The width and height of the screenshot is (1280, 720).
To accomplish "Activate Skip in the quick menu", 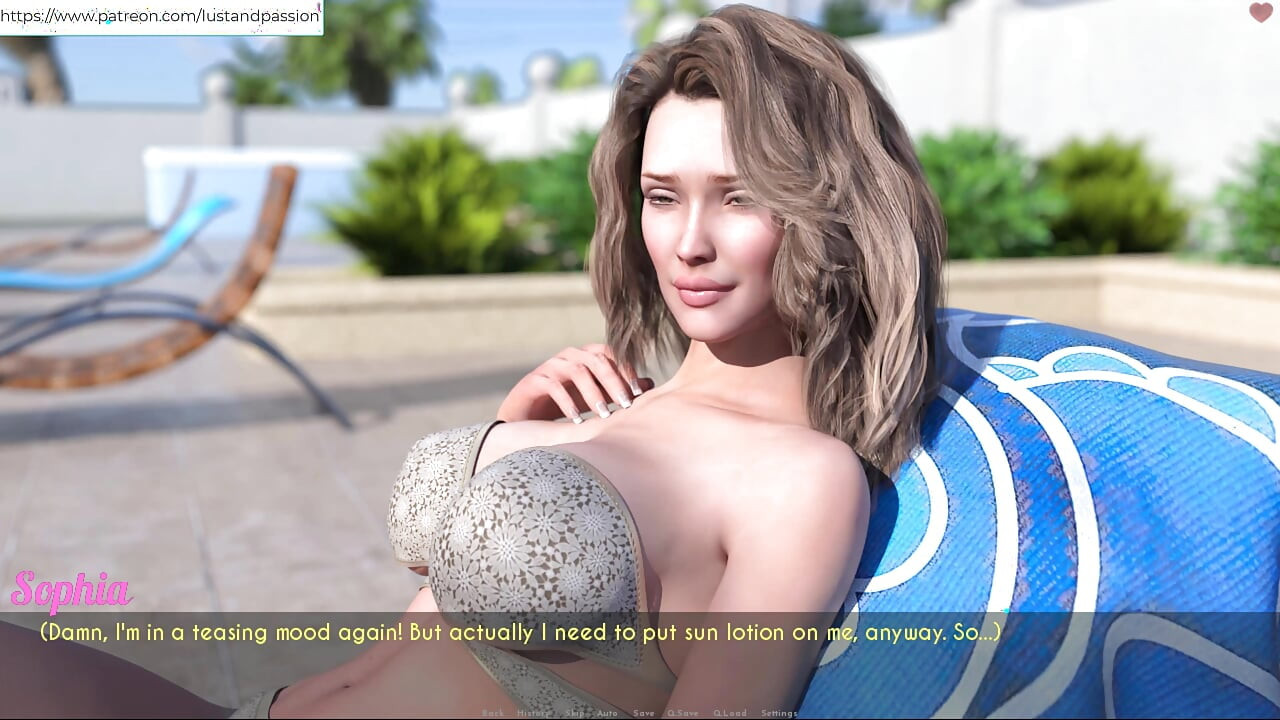I will pyautogui.click(x=574, y=713).
